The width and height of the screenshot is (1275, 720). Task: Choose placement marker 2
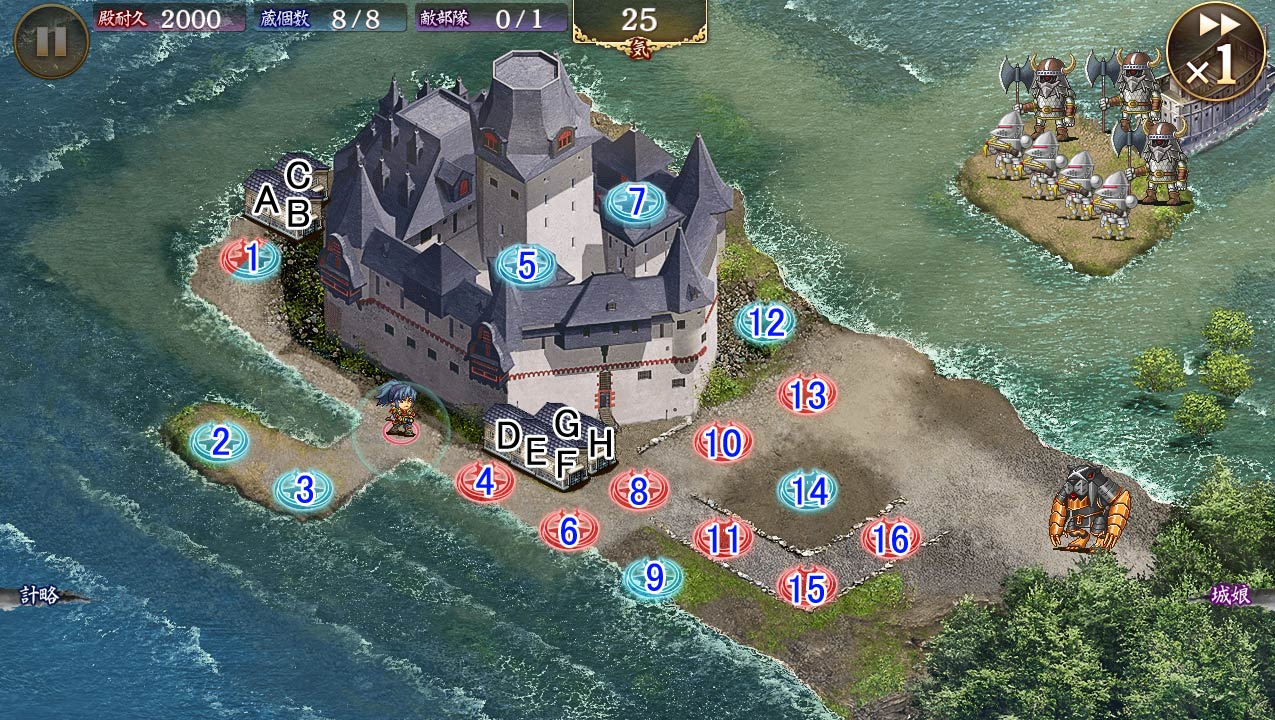(x=220, y=442)
